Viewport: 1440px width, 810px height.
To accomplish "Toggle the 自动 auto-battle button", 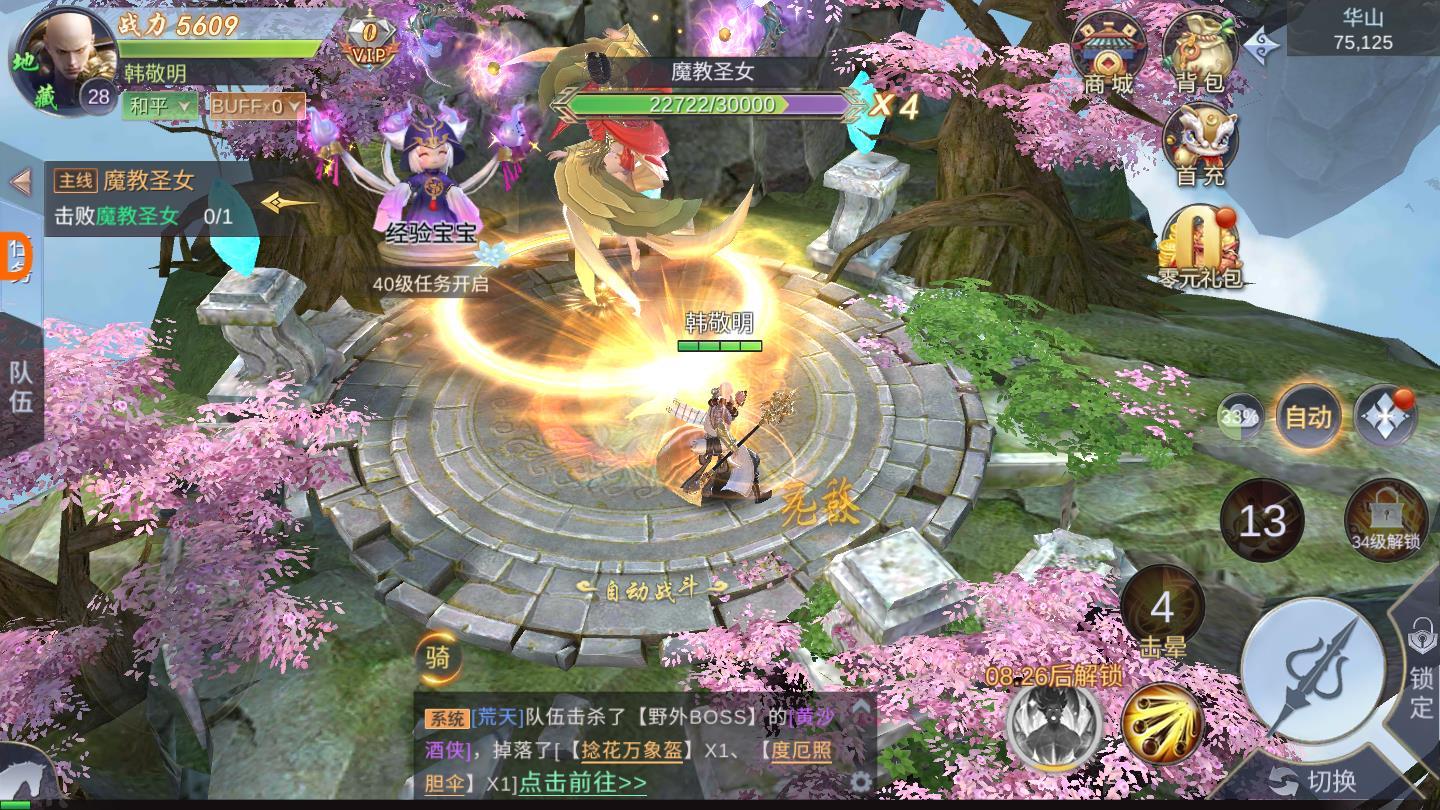I will (x=1308, y=417).
